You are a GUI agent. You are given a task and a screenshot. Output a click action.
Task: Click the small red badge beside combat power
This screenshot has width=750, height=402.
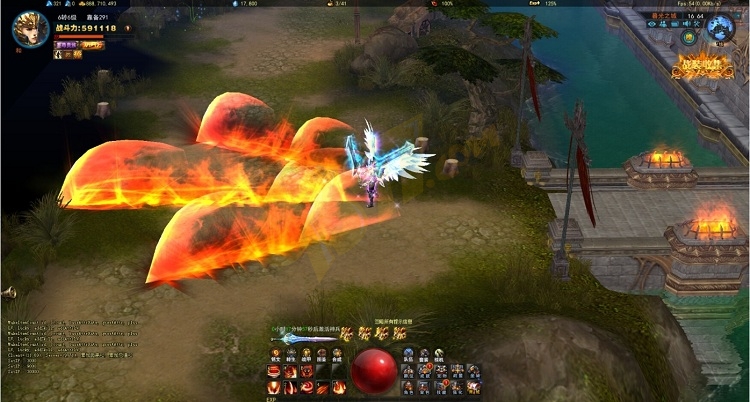coord(125,29)
